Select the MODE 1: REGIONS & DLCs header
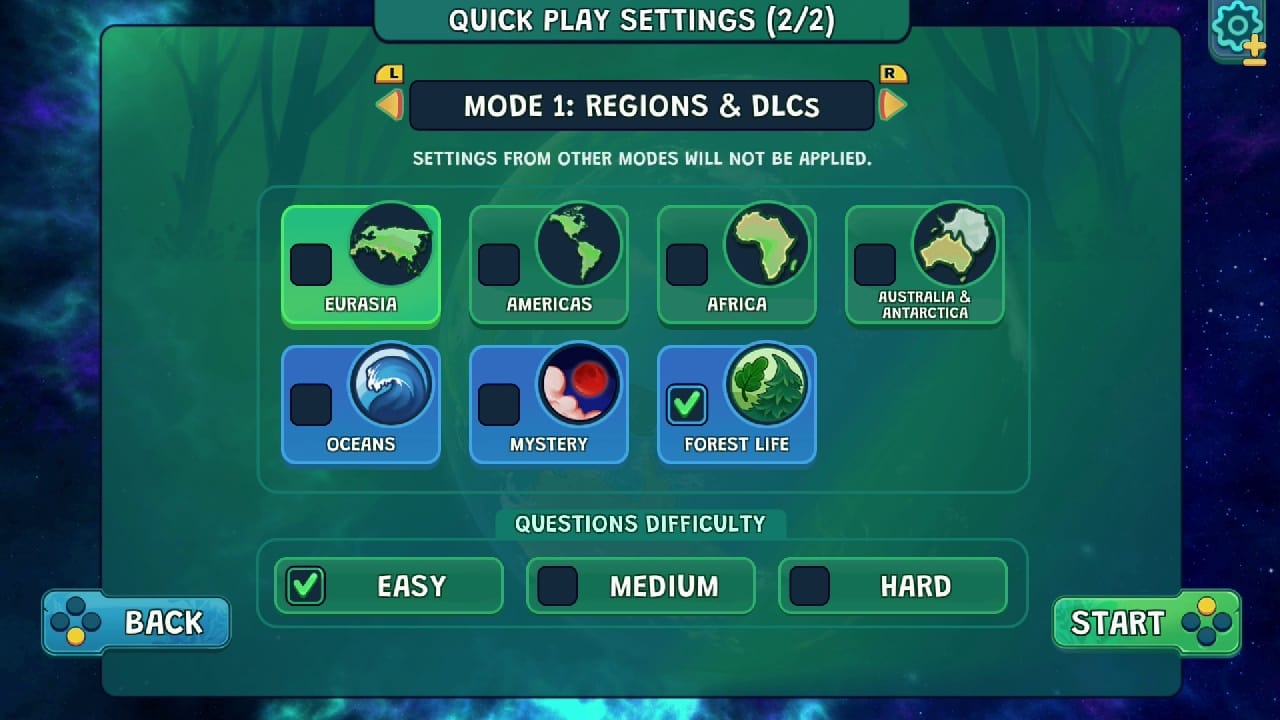The image size is (1280, 720). pyautogui.click(x=640, y=105)
